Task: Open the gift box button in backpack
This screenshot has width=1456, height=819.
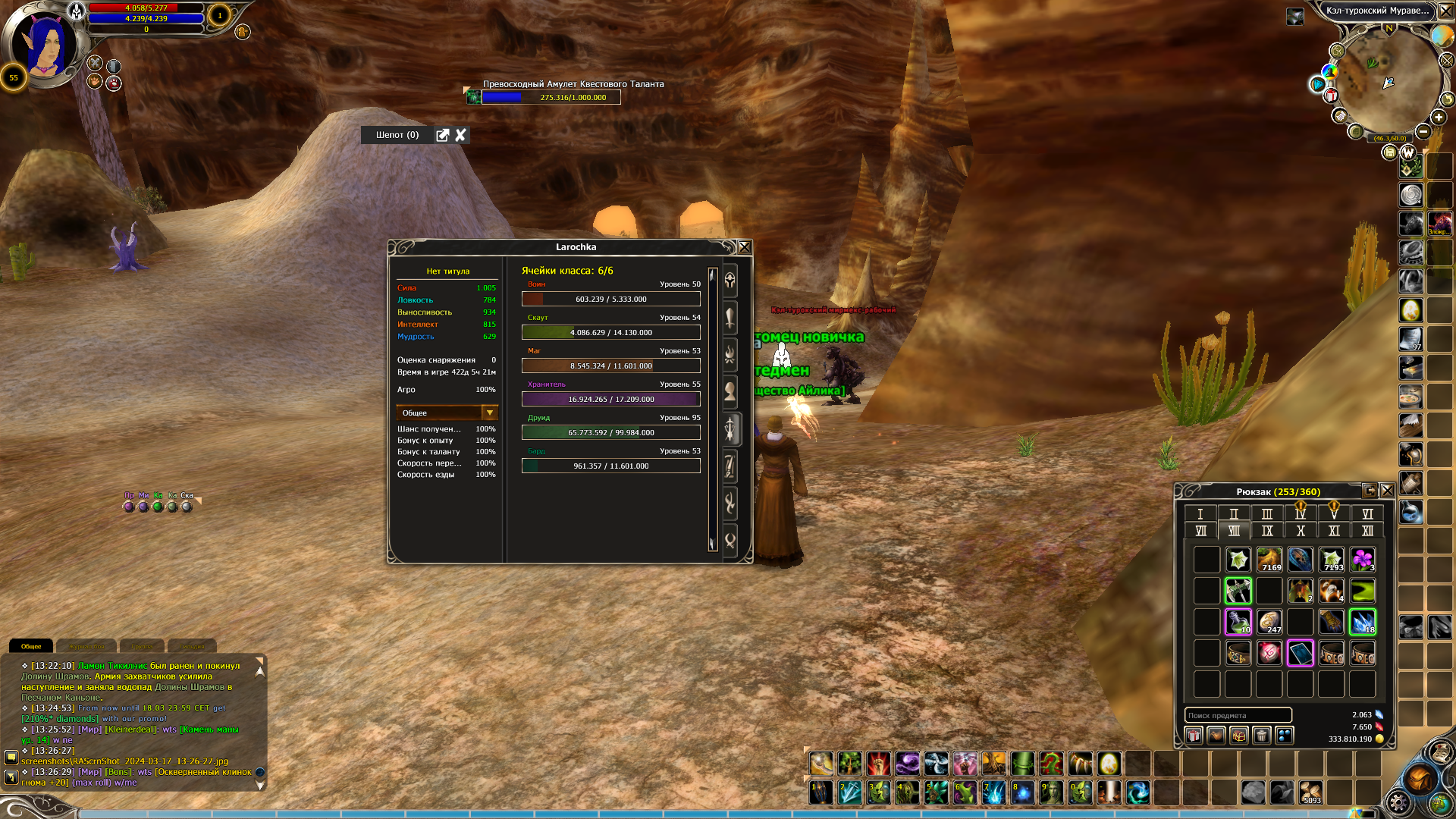Action: [1194, 736]
